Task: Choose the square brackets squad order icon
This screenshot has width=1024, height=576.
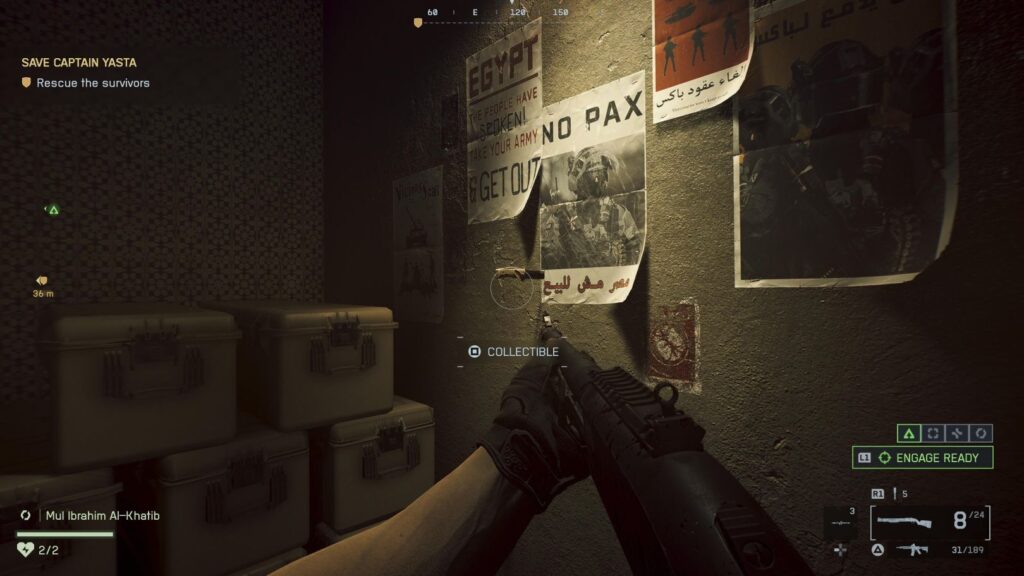Action: coord(933,434)
